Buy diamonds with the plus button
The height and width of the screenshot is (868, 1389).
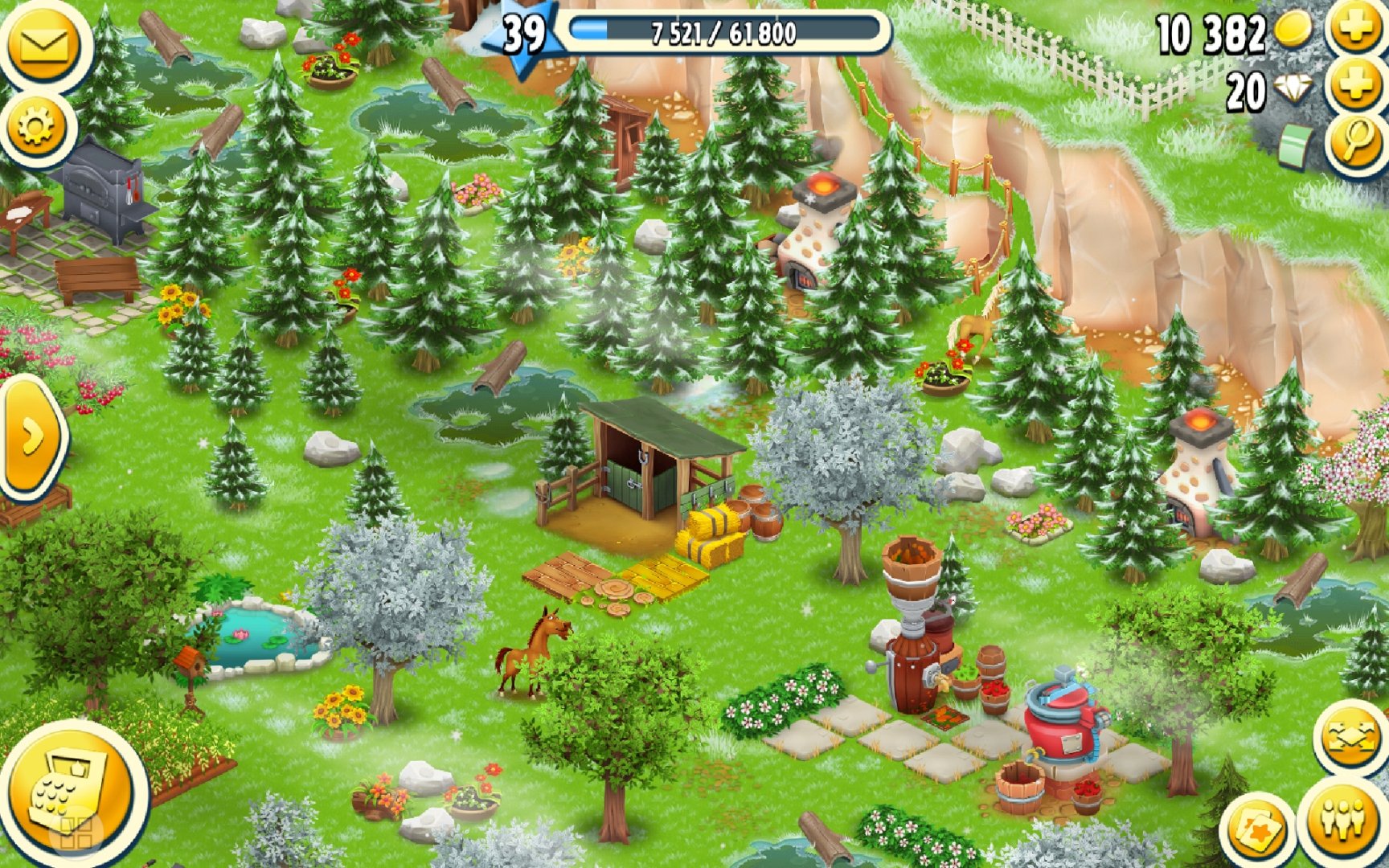pyautogui.click(x=1357, y=85)
